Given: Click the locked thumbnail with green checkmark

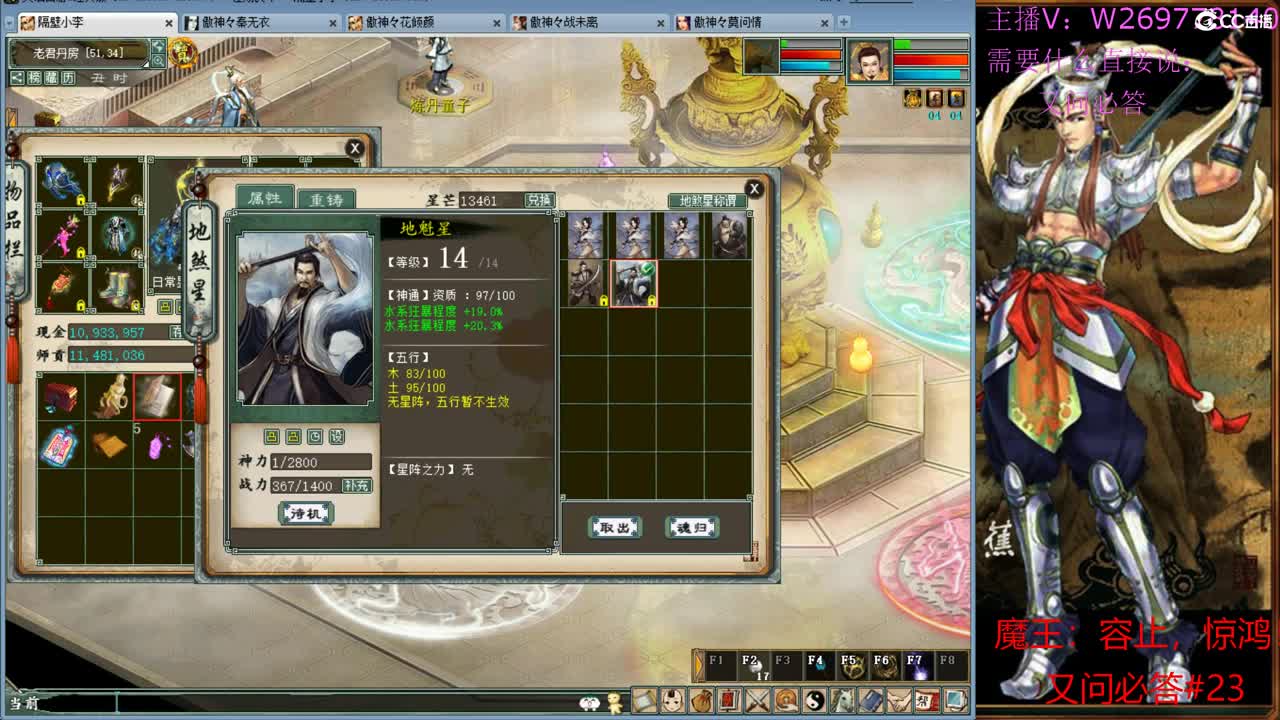Looking at the screenshot, I should (633, 283).
